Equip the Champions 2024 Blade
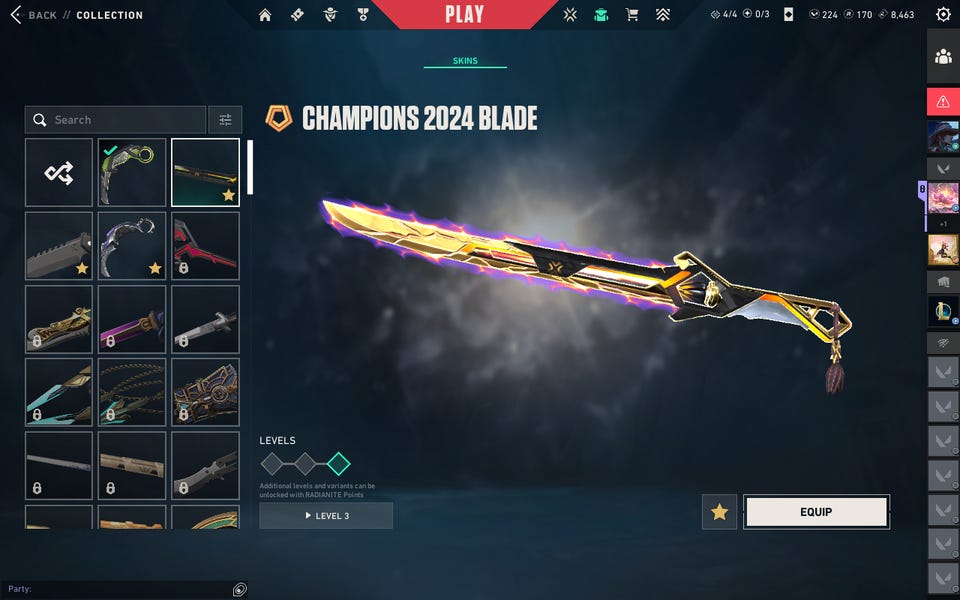This screenshot has height=600, width=960. 816,512
